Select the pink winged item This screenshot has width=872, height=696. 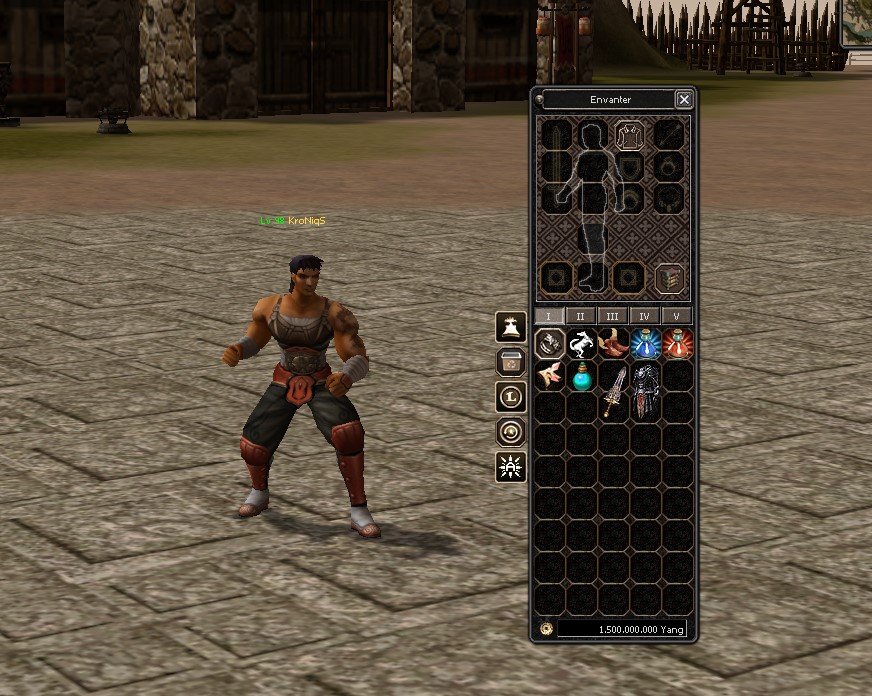pos(549,377)
